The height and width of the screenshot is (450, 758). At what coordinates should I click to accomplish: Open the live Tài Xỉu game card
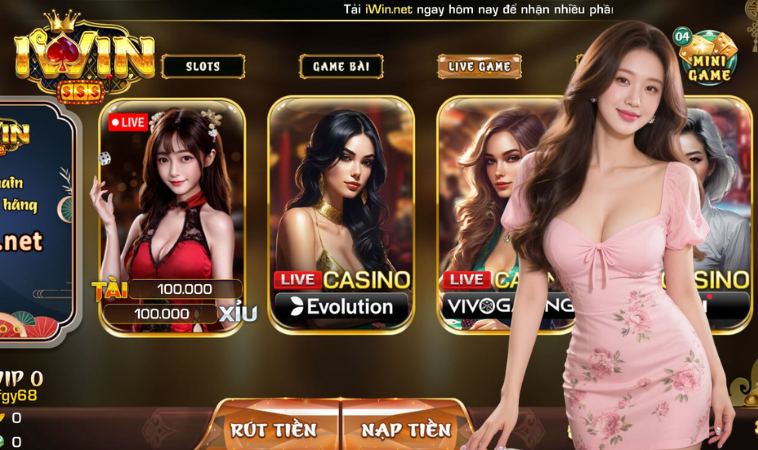click(x=172, y=214)
